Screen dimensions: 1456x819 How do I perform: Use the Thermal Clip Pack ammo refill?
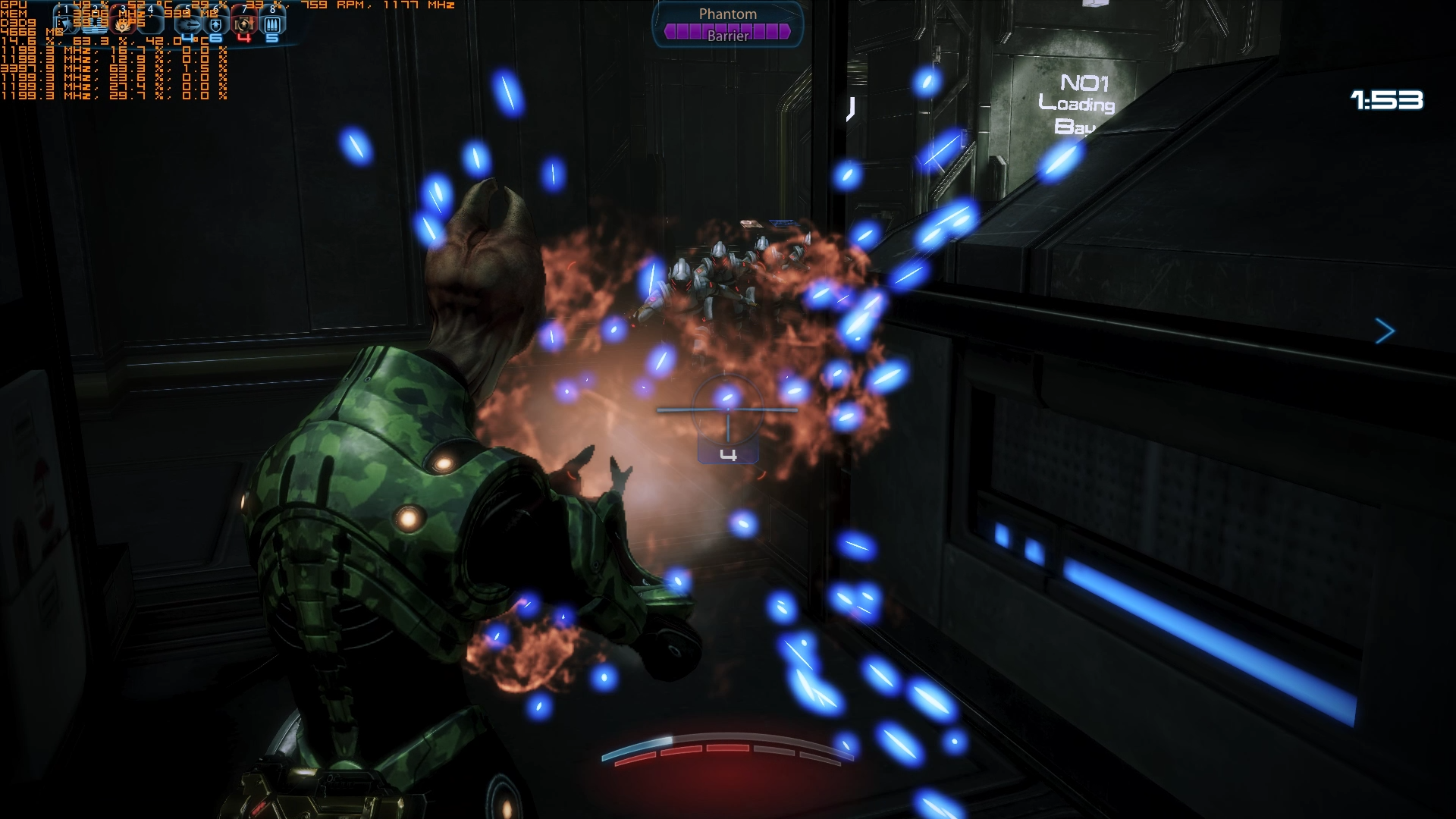pos(271,25)
